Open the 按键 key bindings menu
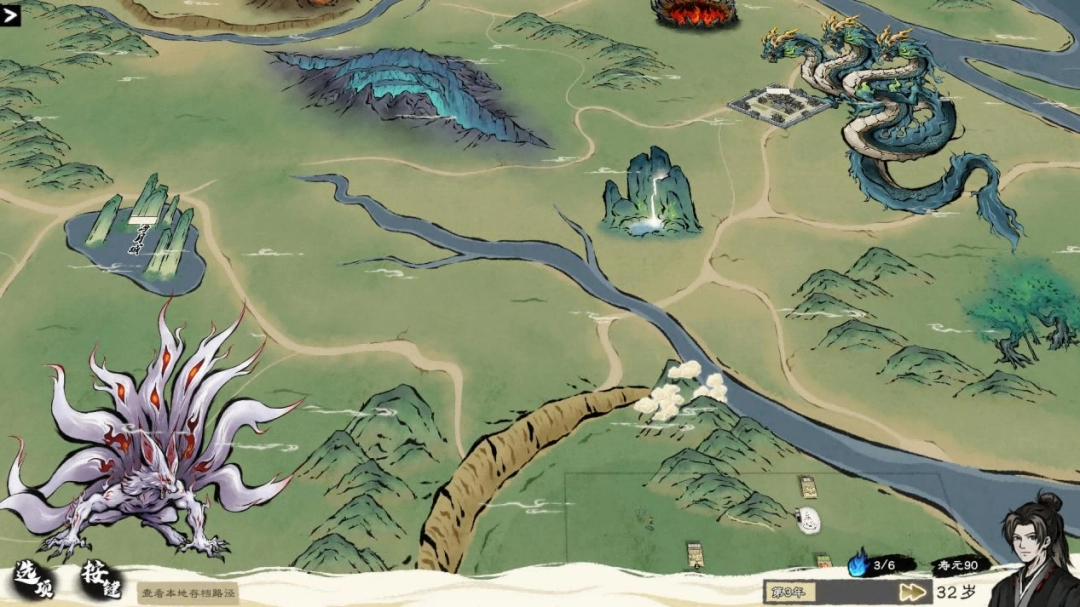This screenshot has width=1080, height=607. coord(101,581)
